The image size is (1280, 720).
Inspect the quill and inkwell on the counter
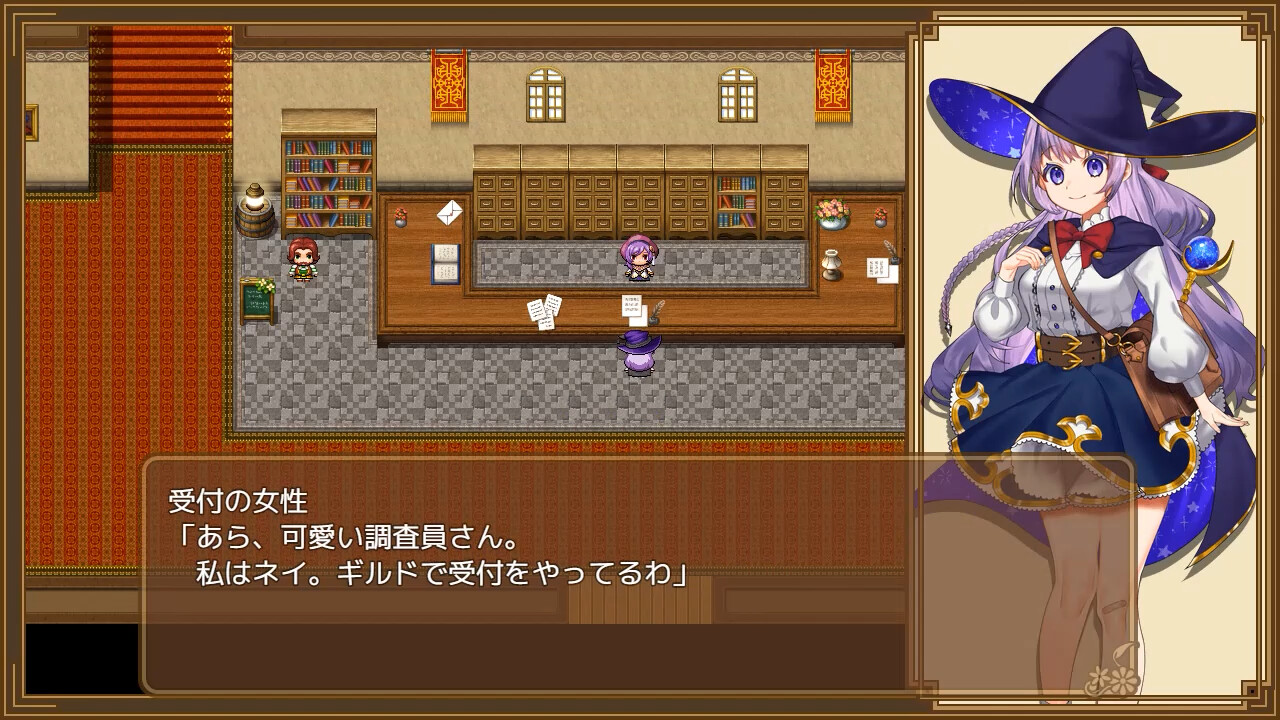[655, 311]
